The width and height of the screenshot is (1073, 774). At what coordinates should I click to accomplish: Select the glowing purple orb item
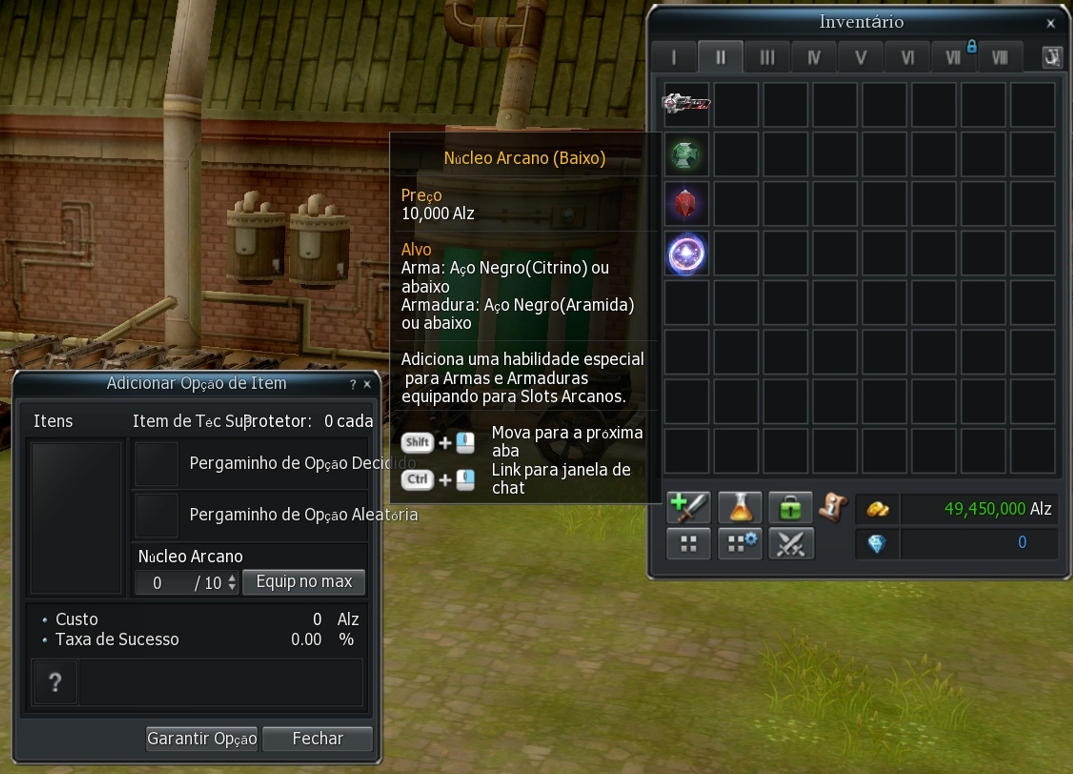tap(687, 254)
